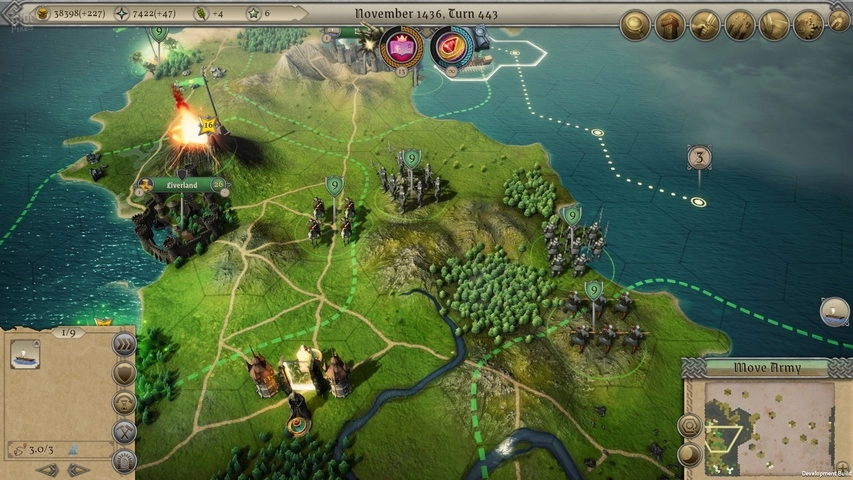Click the hexagon magnifier button beside minimap

[x=690, y=426]
